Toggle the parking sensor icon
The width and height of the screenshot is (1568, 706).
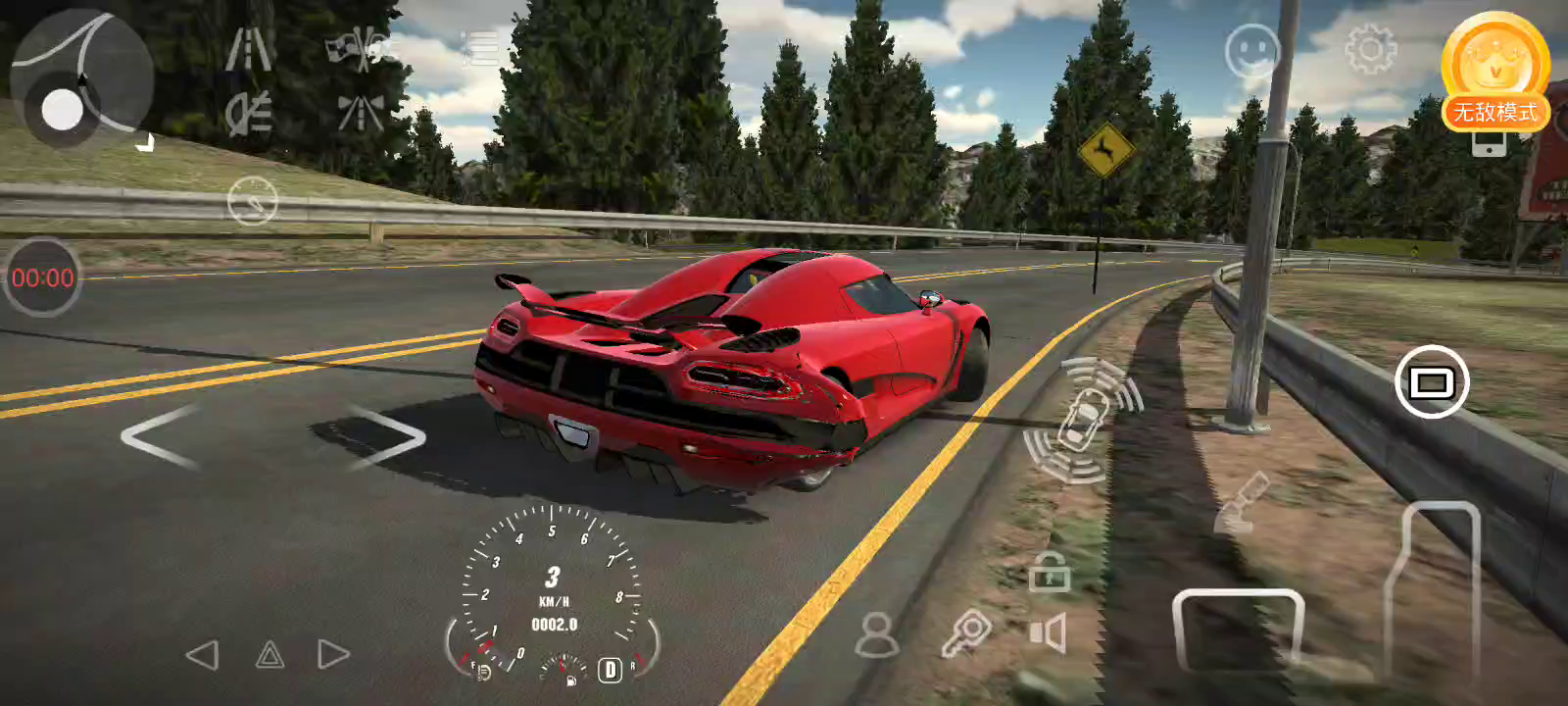pos(1082,420)
